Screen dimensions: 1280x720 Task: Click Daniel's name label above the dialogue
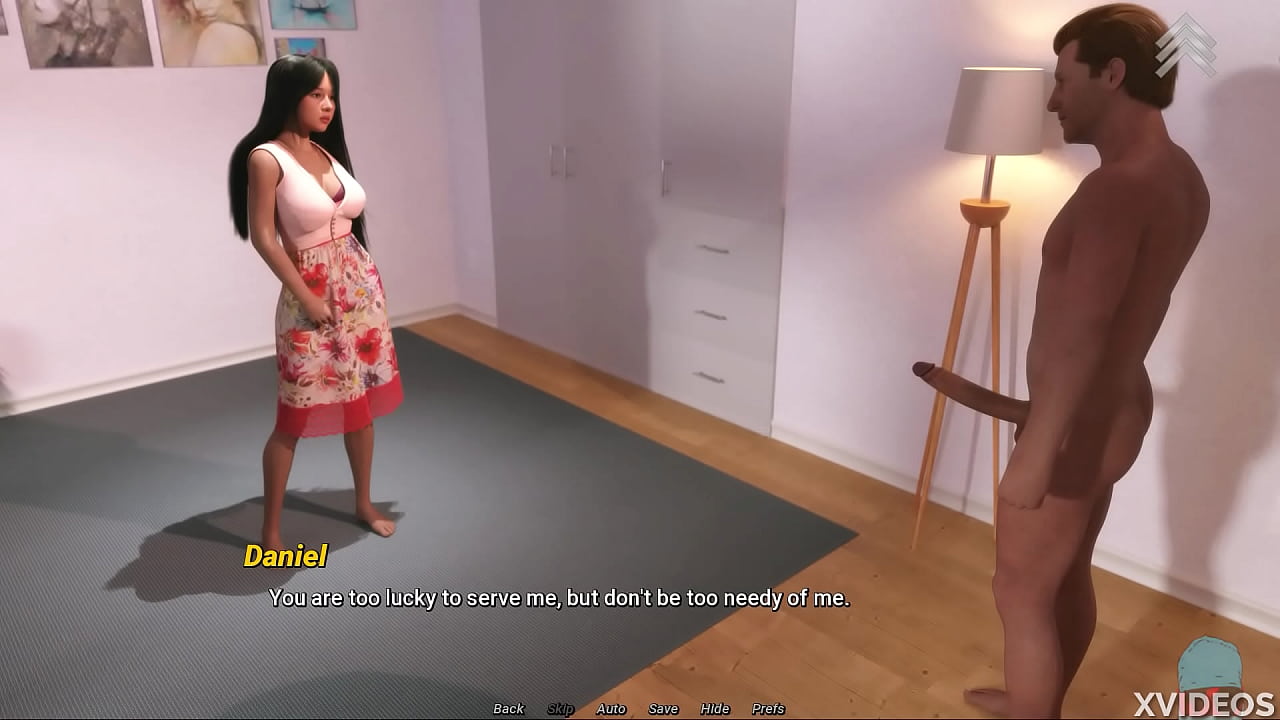(285, 556)
